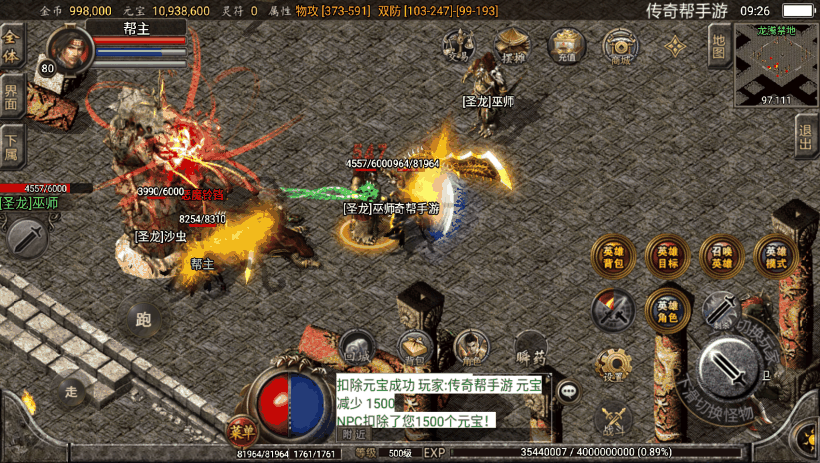
Task: Use the 回城 return to town icon
Action: [357, 347]
